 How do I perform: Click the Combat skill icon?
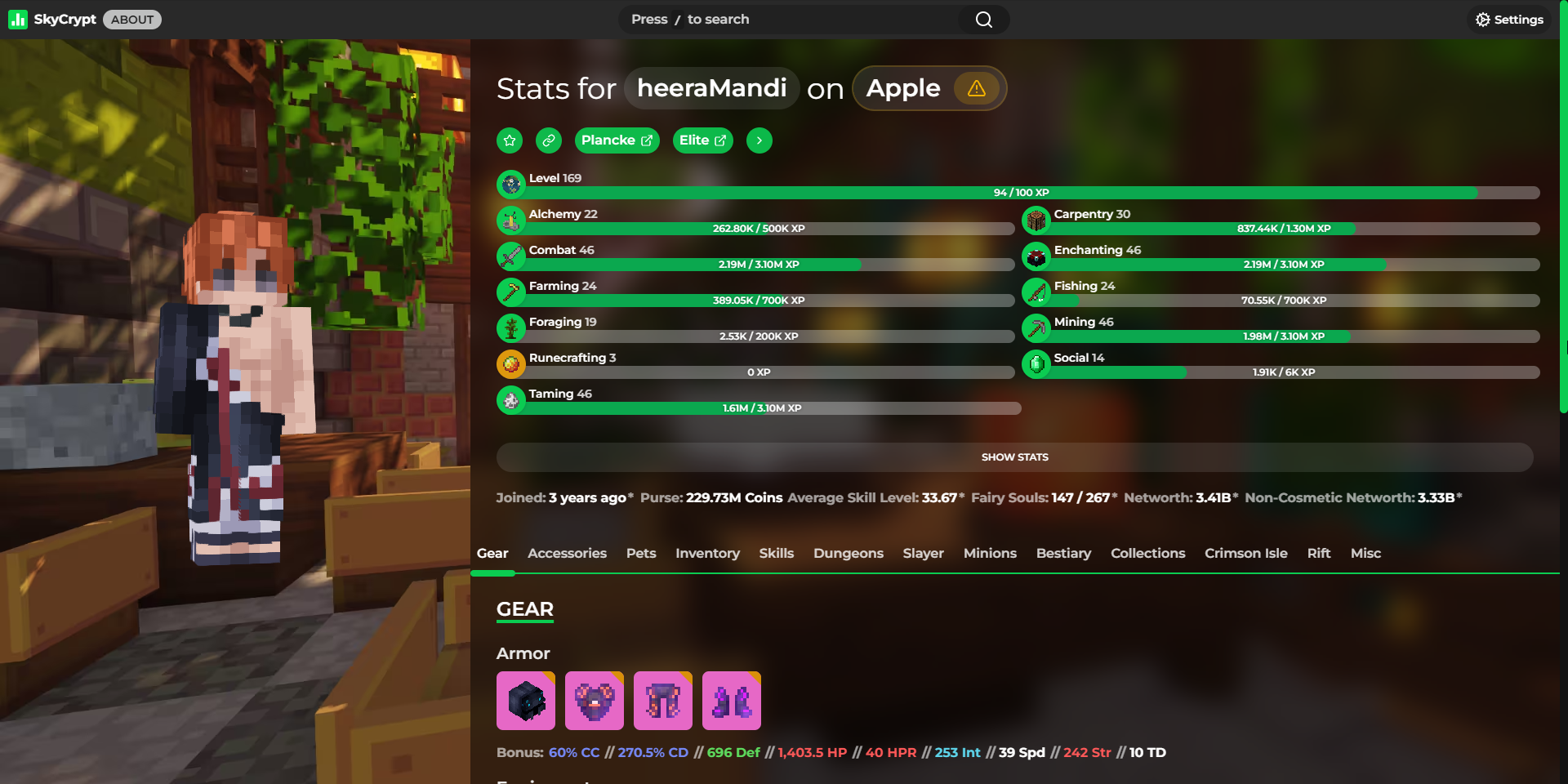[x=511, y=256]
